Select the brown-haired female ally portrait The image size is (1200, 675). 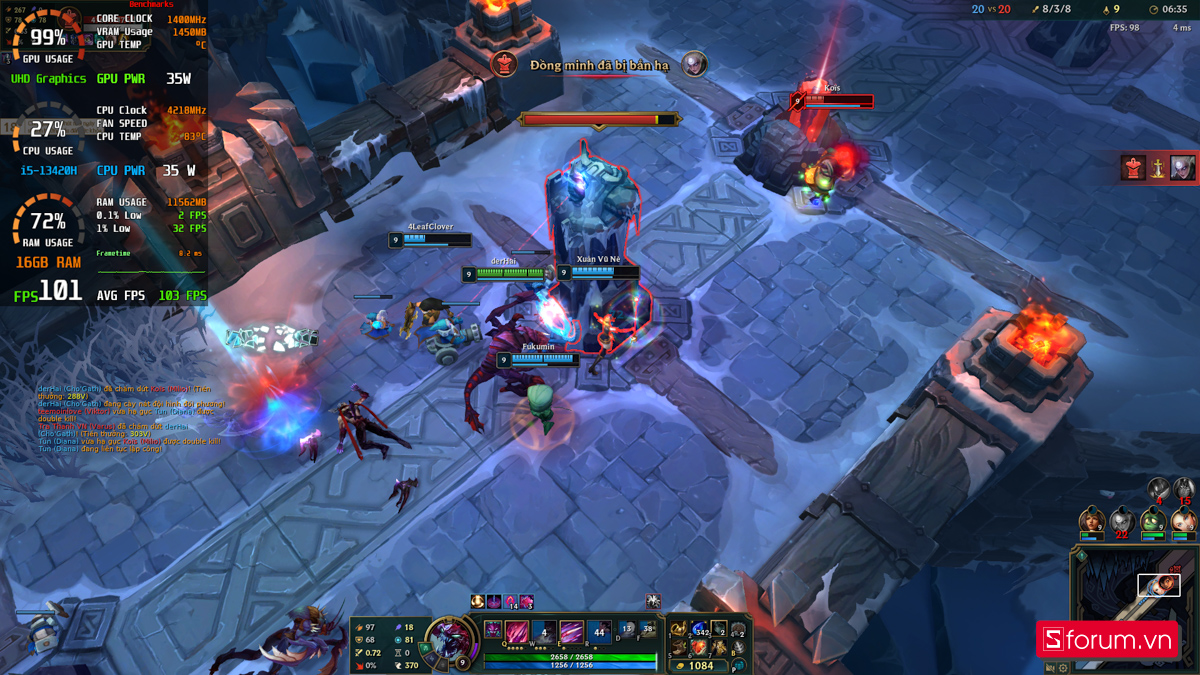click(1090, 521)
